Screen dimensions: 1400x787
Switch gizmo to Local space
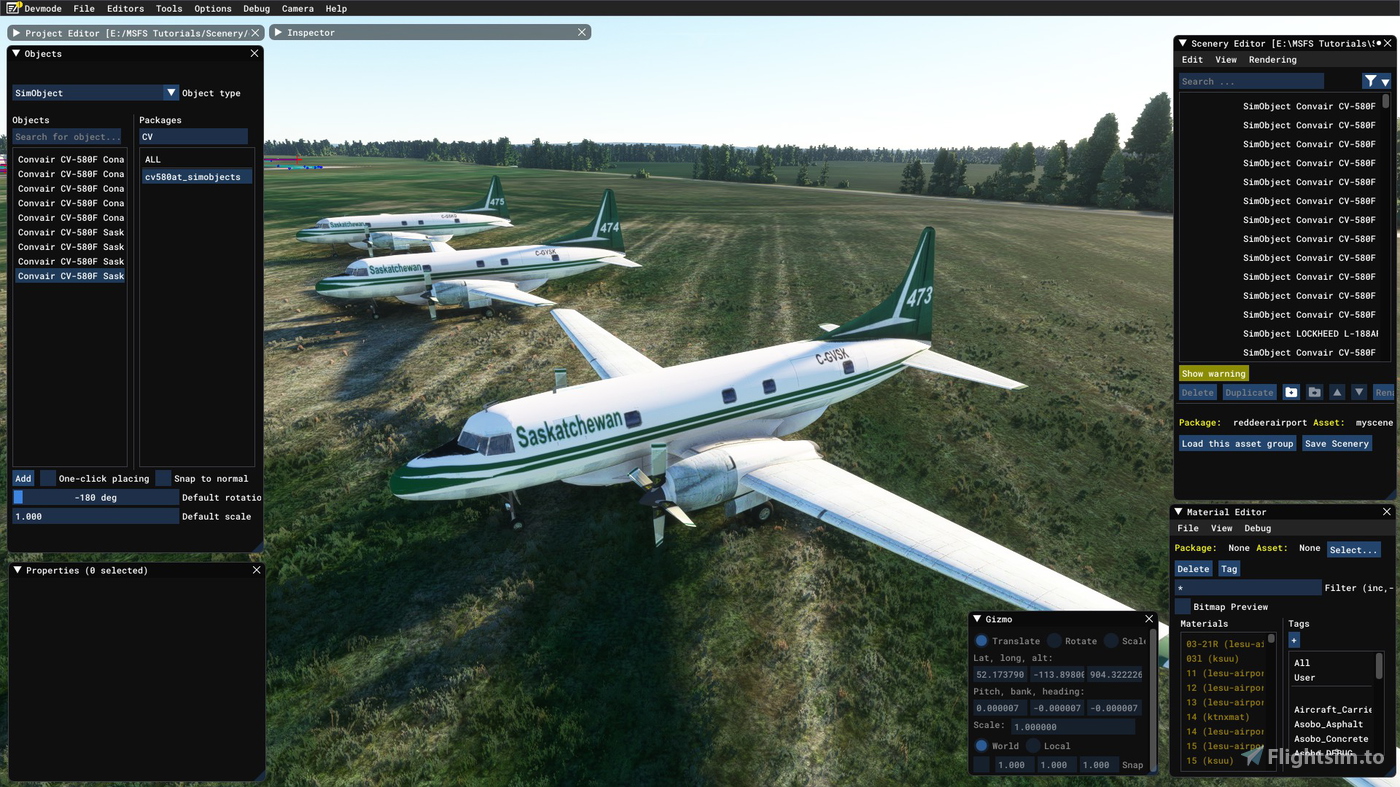1034,746
